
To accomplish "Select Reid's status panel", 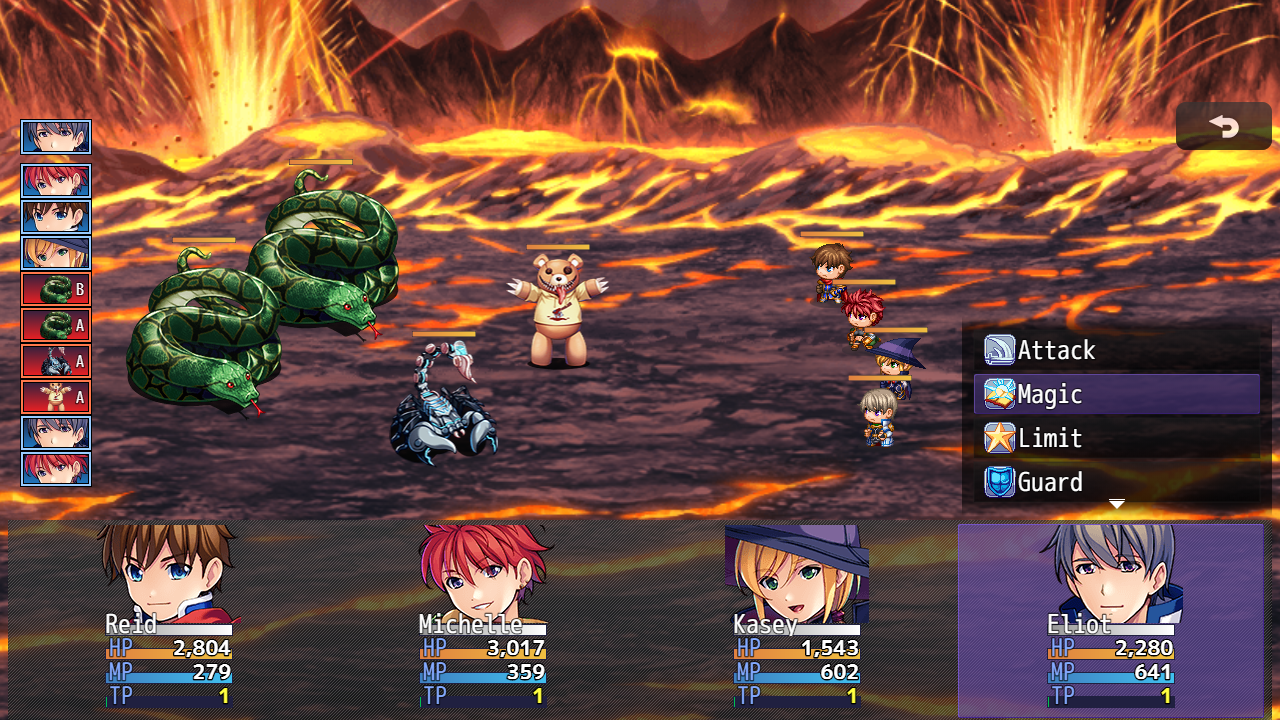I will [x=168, y=617].
